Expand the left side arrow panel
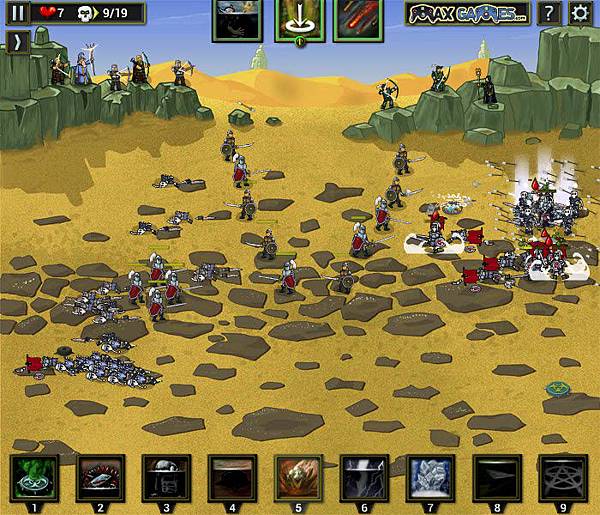600x515 pixels. coord(18,42)
